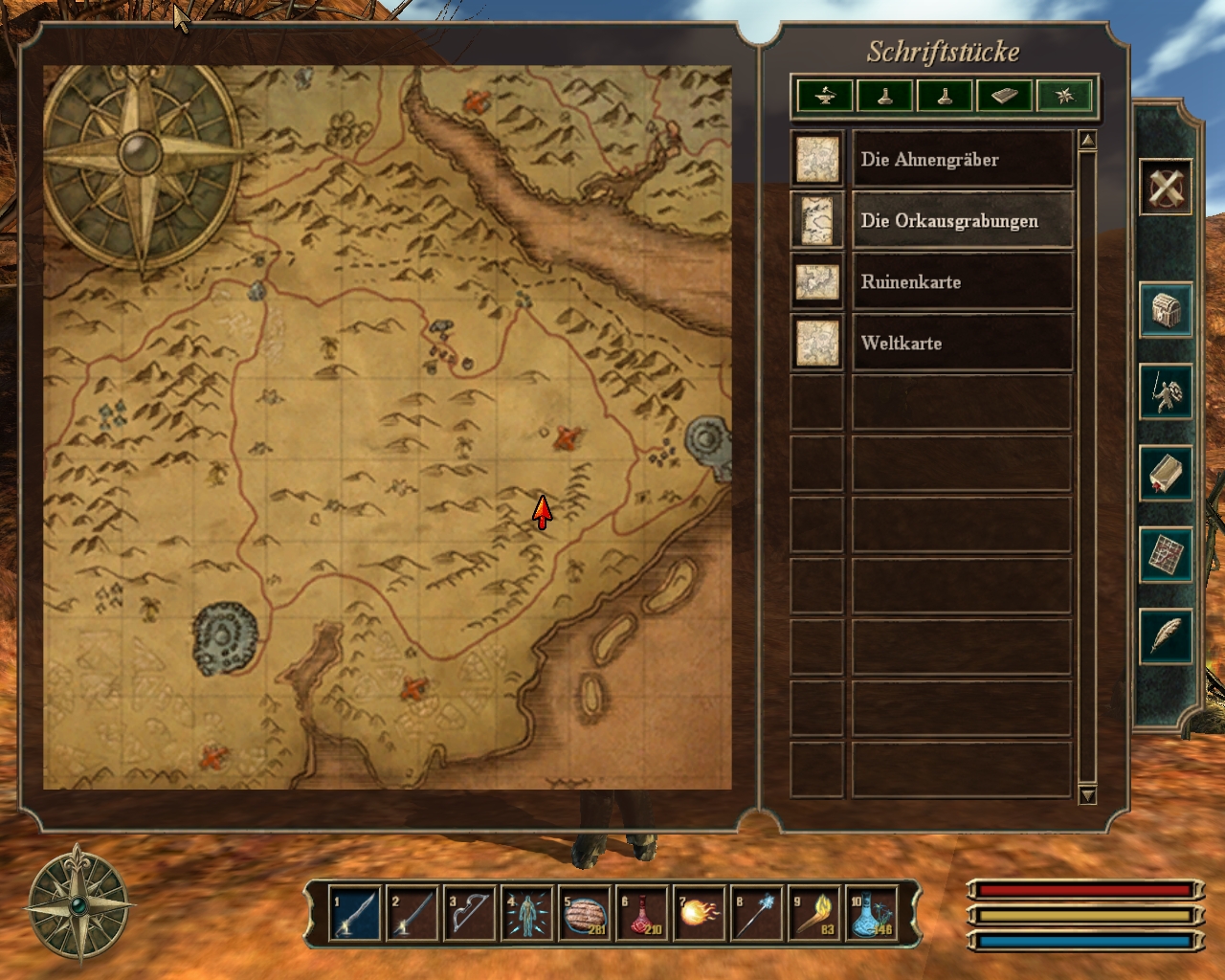Show the Weltkarte world map
Image resolution: width=1225 pixels, height=980 pixels.
tap(961, 343)
